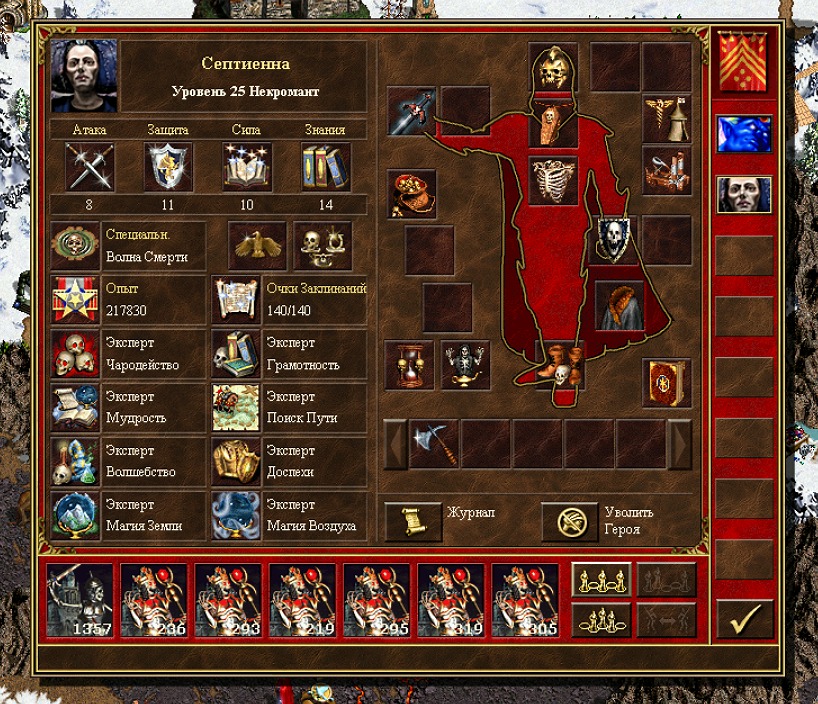The image size is (818, 704).
Task: Open the Журнал quest log
Action: point(413,521)
